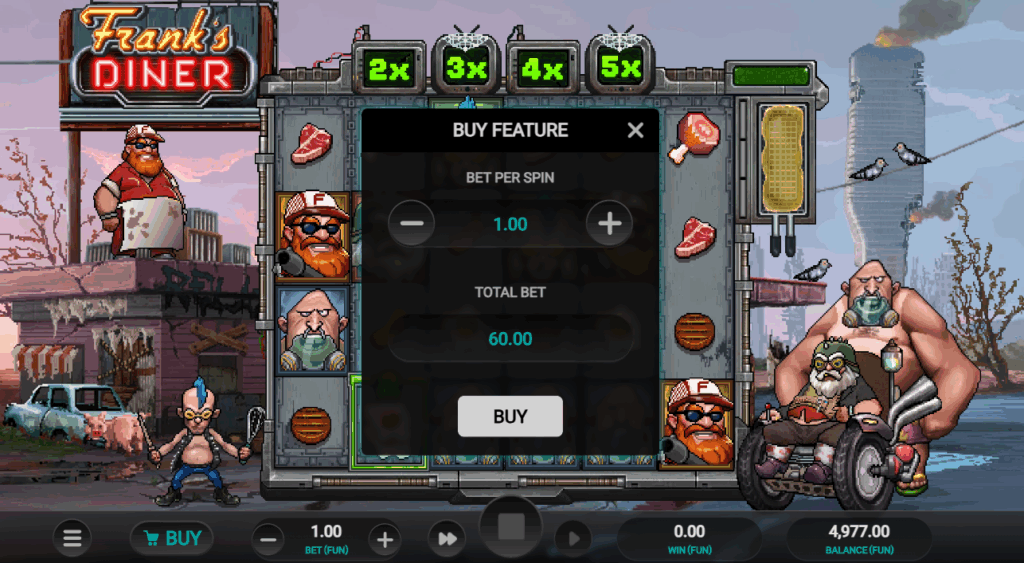1024x563 pixels.
Task: Toggle fast-forward turbo spin mode
Action: point(446,540)
